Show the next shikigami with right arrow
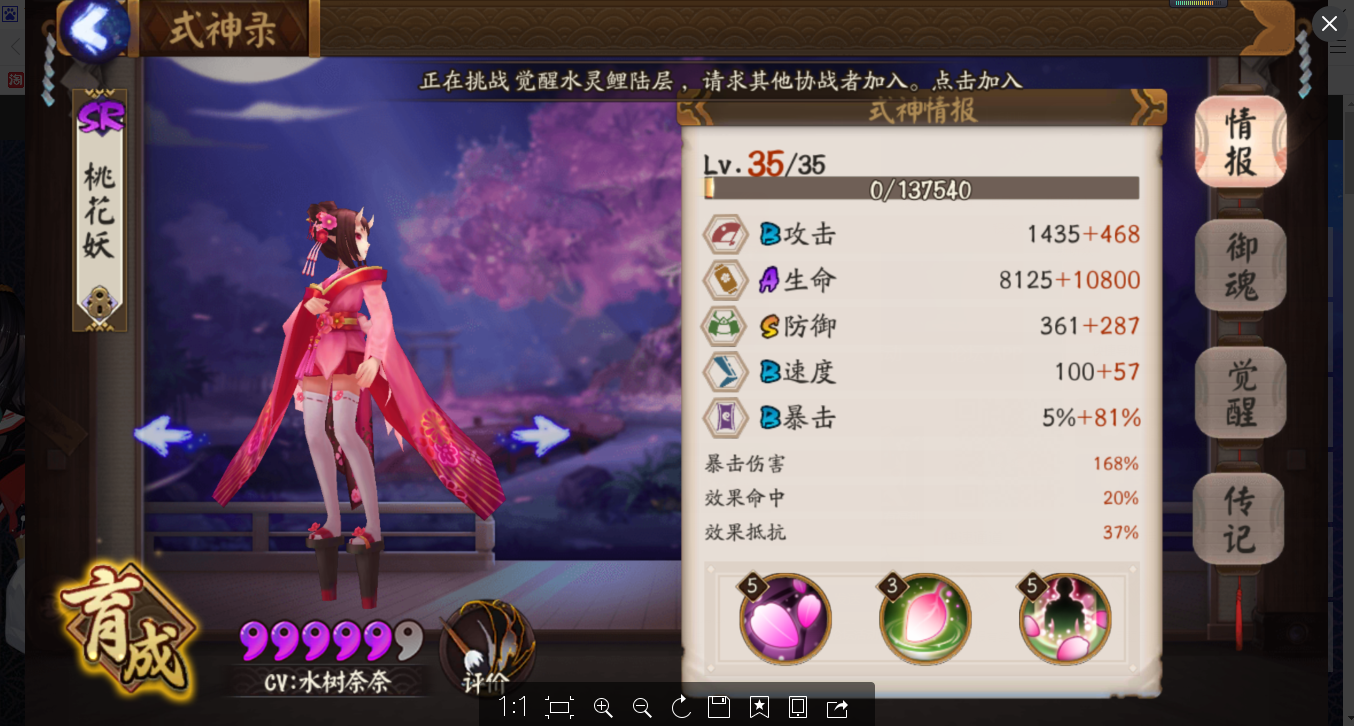This screenshot has width=1354, height=726. point(541,436)
